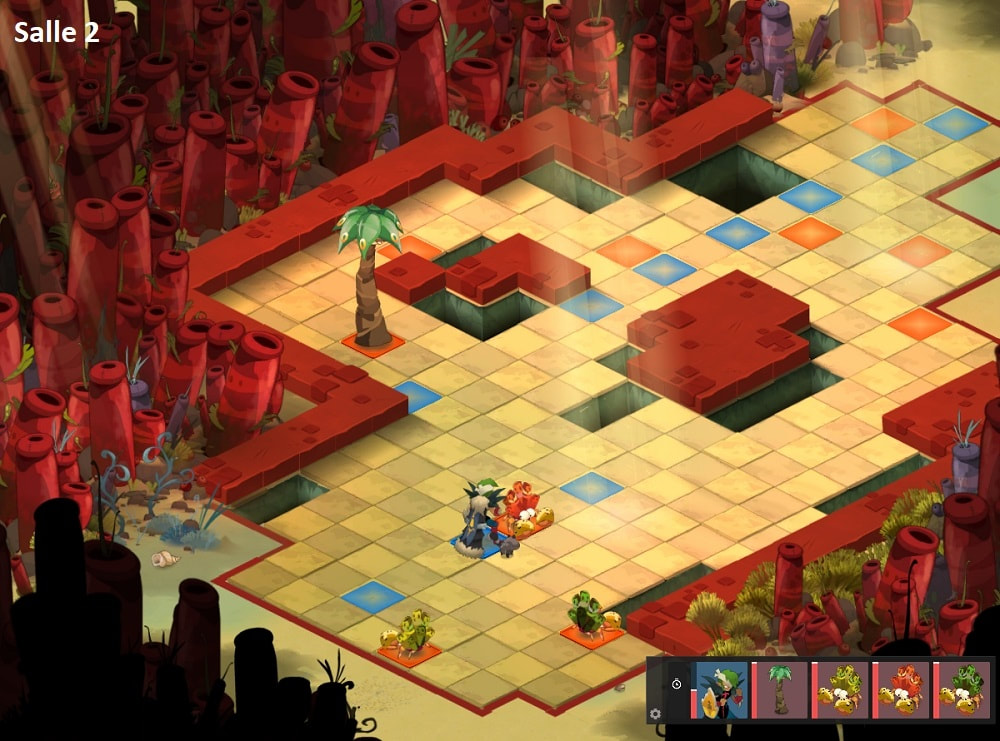Pick the red-orange crab monster portrait

tap(901, 690)
